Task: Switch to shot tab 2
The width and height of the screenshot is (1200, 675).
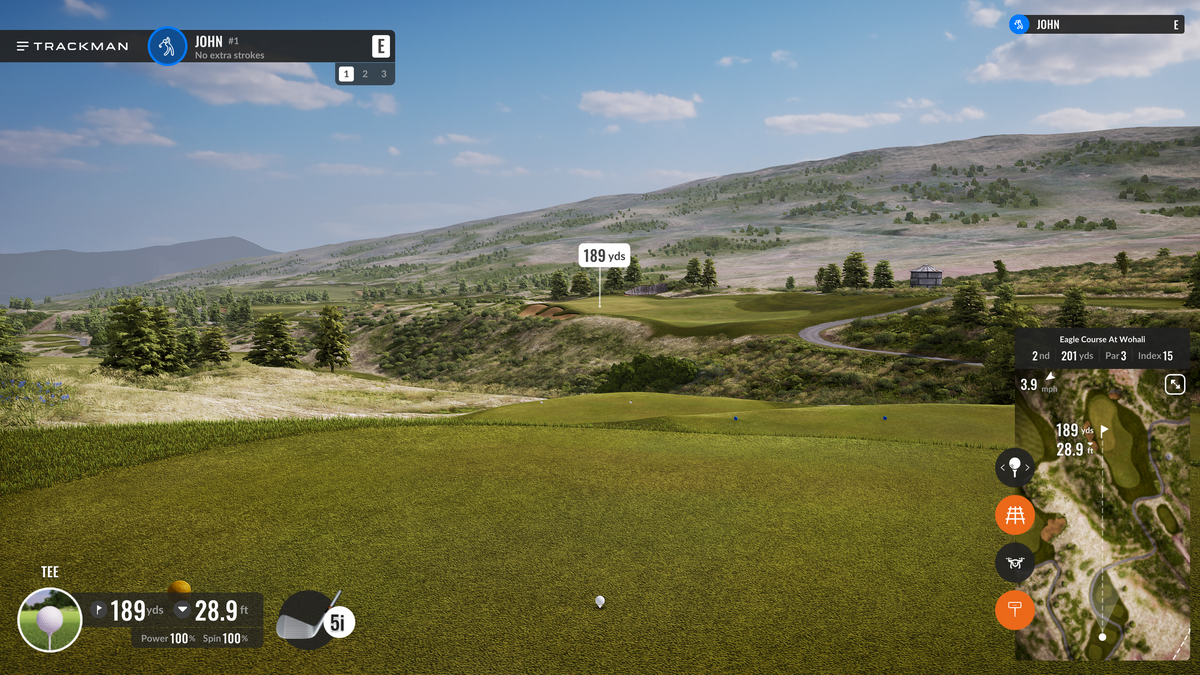Action: [x=365, y=74]
